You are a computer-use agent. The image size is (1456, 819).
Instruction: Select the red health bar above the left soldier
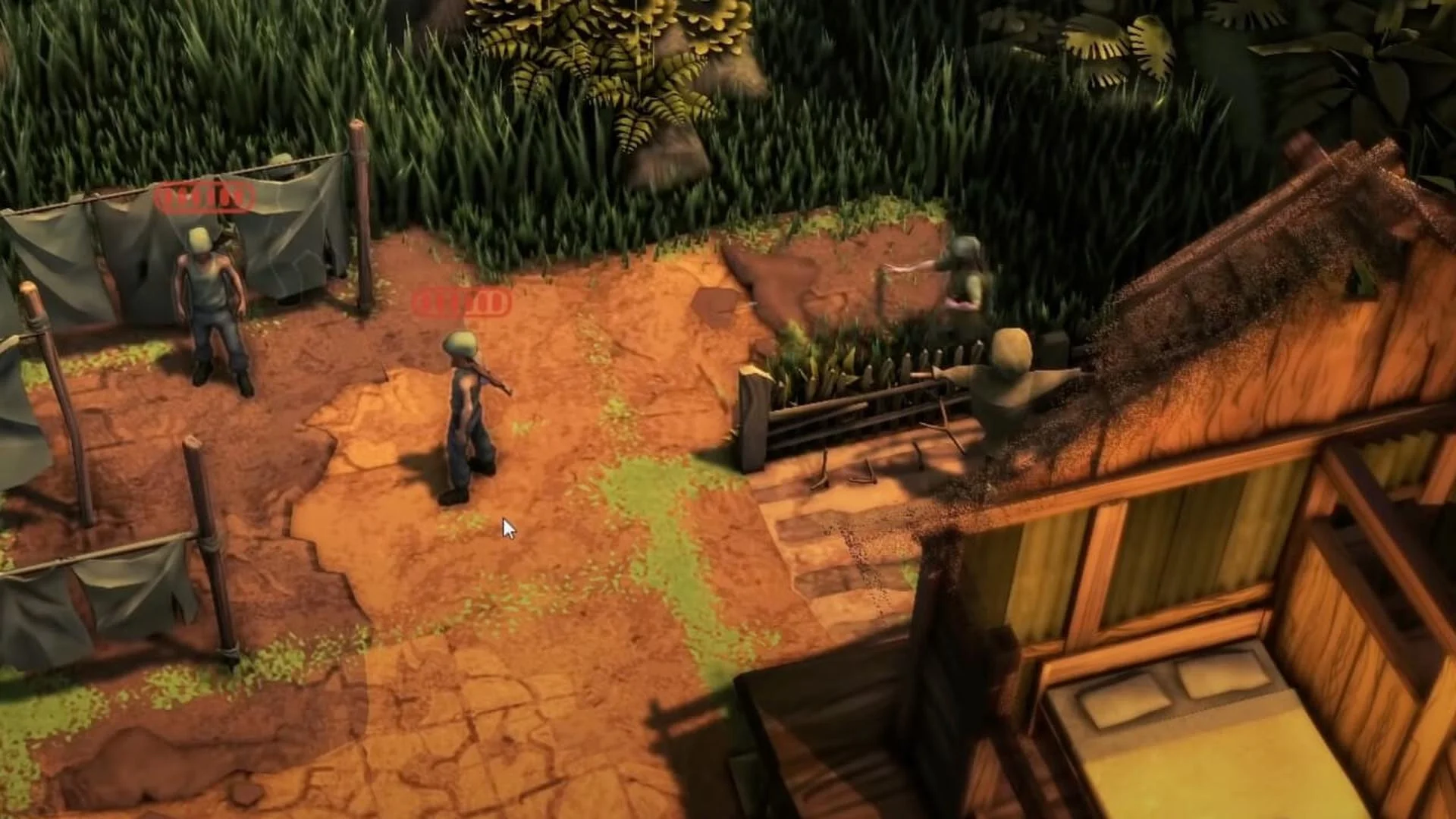(205, 199)
